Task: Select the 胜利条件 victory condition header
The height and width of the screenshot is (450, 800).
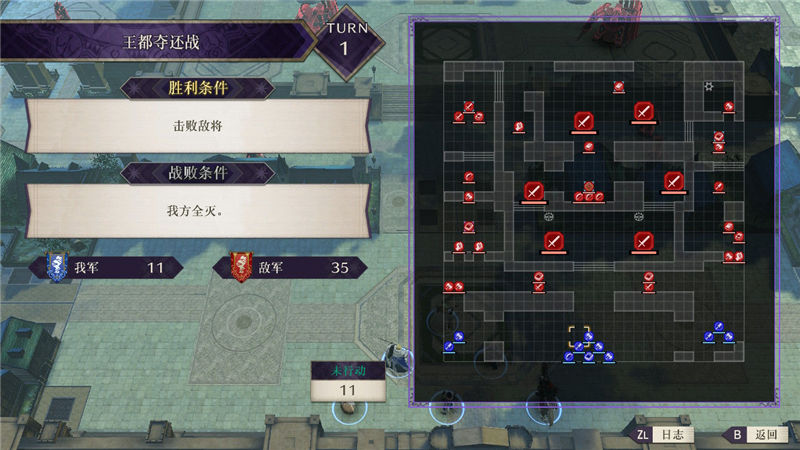Action: pos(198,87)
